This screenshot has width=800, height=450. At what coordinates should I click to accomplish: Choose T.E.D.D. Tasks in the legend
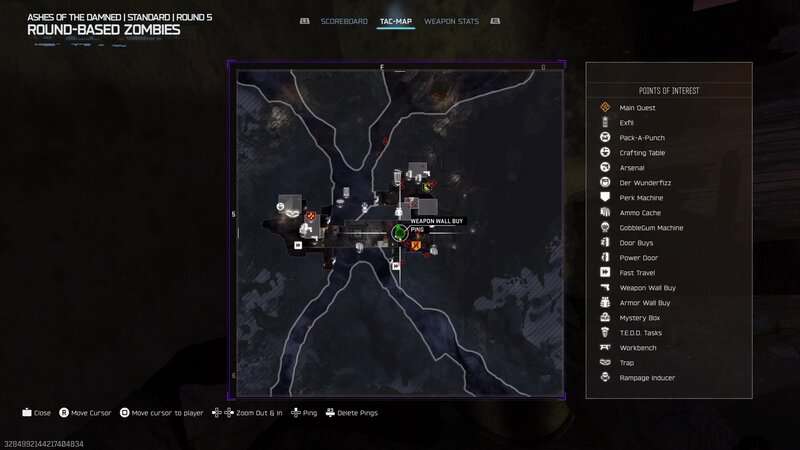641,332
